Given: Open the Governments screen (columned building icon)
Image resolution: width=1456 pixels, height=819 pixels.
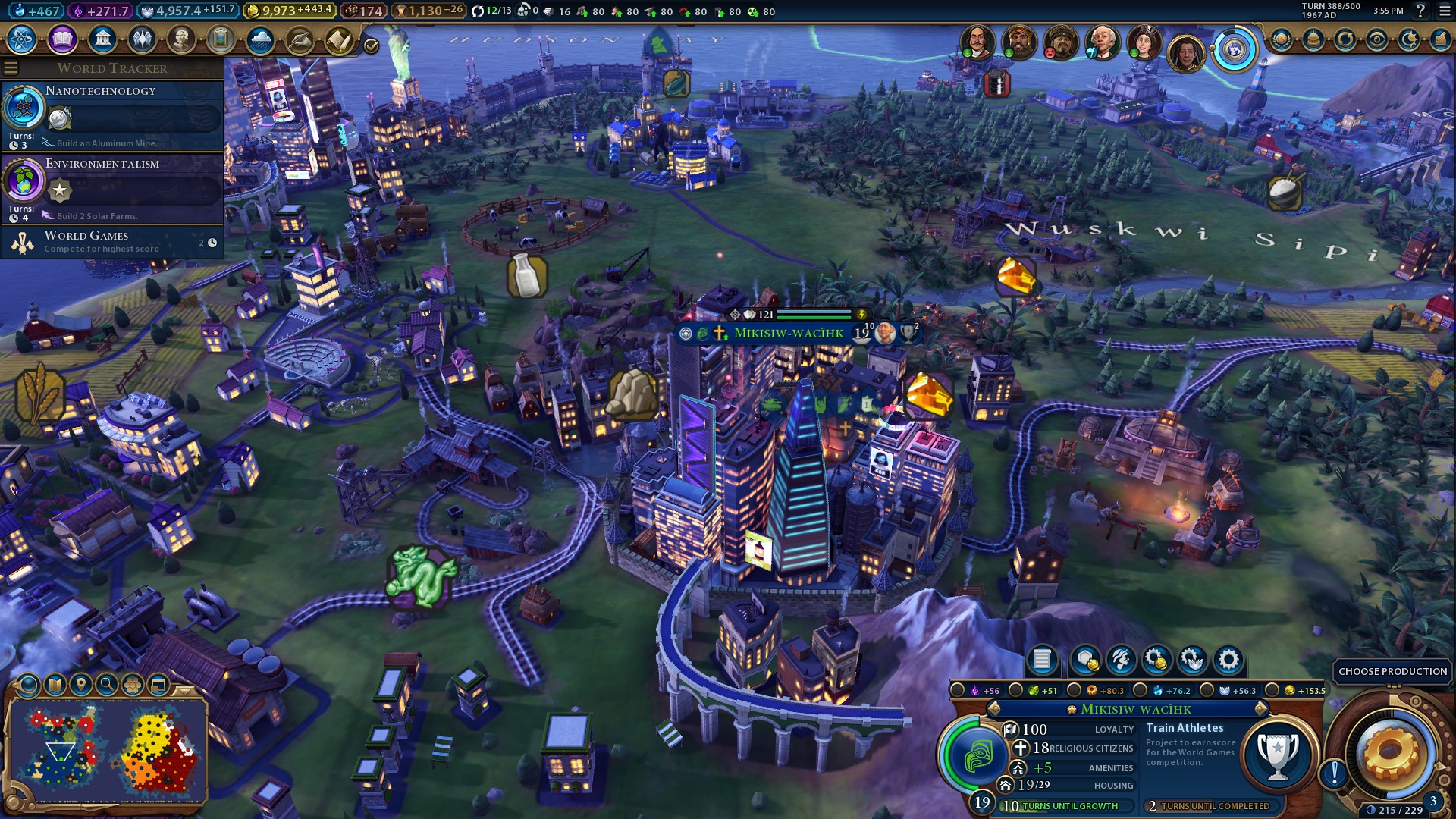Looking at the screenshot, I should pyautogui.click(x=102, y=39).
